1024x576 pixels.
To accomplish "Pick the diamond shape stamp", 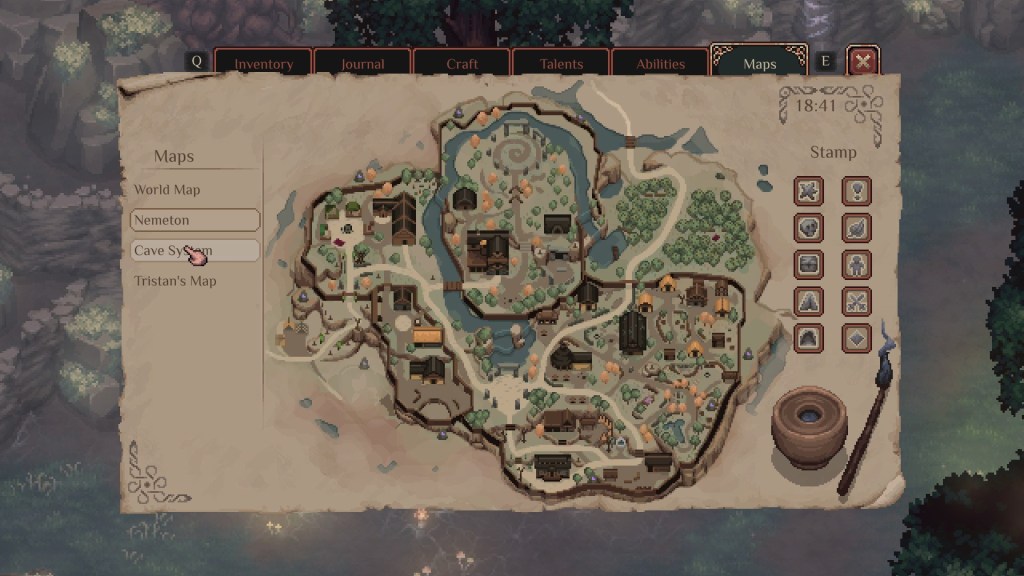I will tap(857, 337).
